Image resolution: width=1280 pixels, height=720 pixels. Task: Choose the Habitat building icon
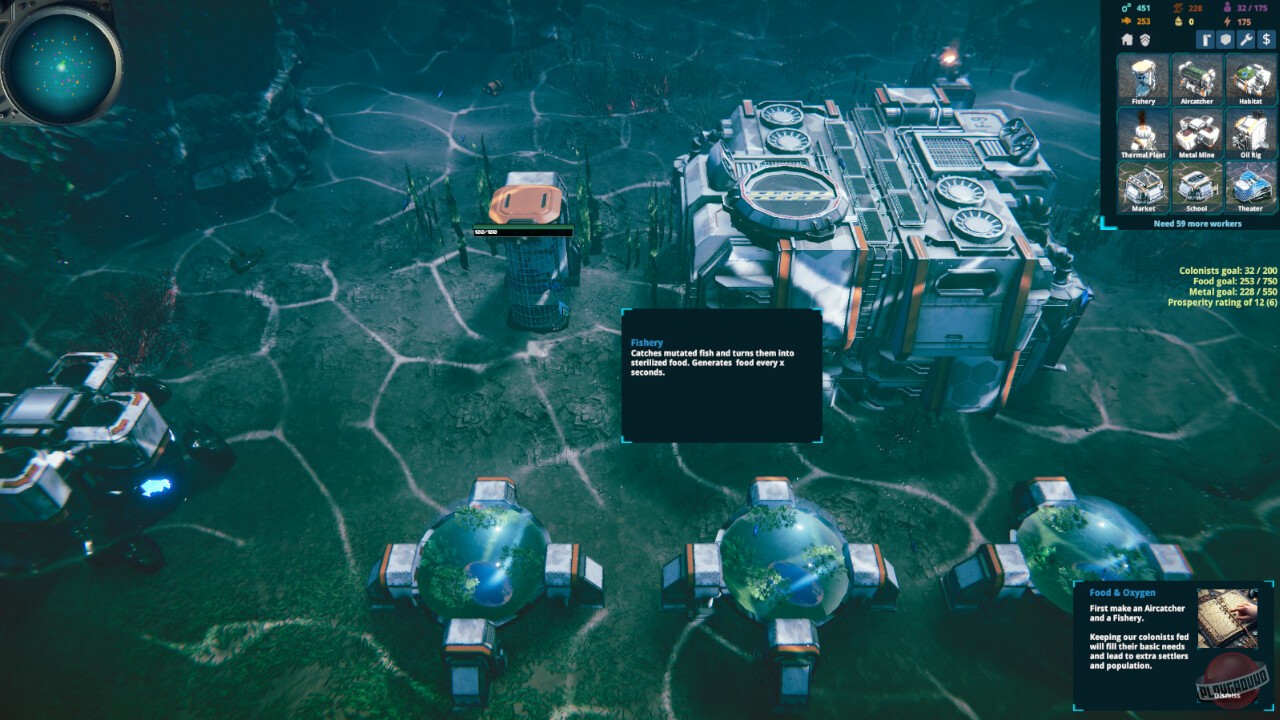coord(1249,81)
